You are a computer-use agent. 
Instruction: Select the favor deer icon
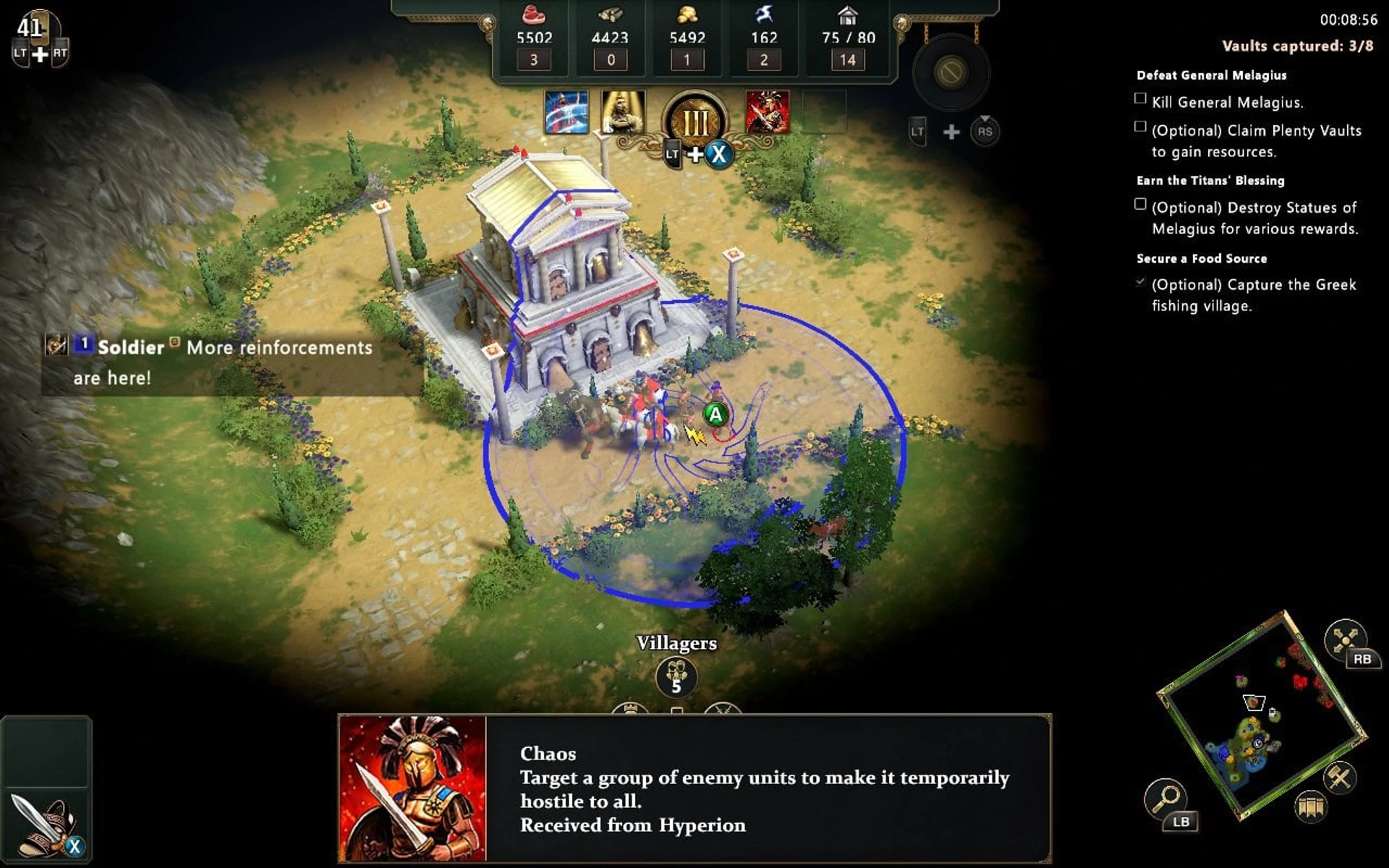click(765, 13)
